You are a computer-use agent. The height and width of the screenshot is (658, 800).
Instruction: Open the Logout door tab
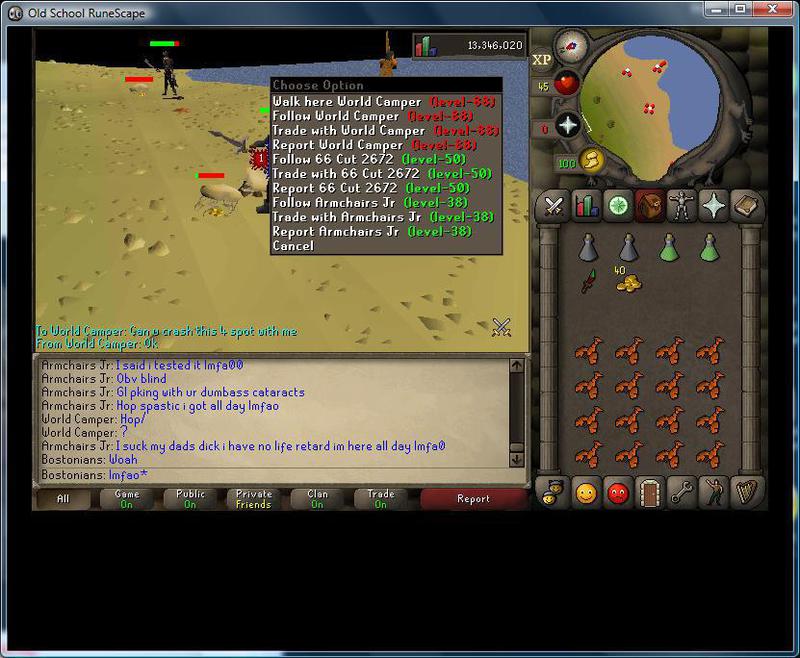pos(650,492)
